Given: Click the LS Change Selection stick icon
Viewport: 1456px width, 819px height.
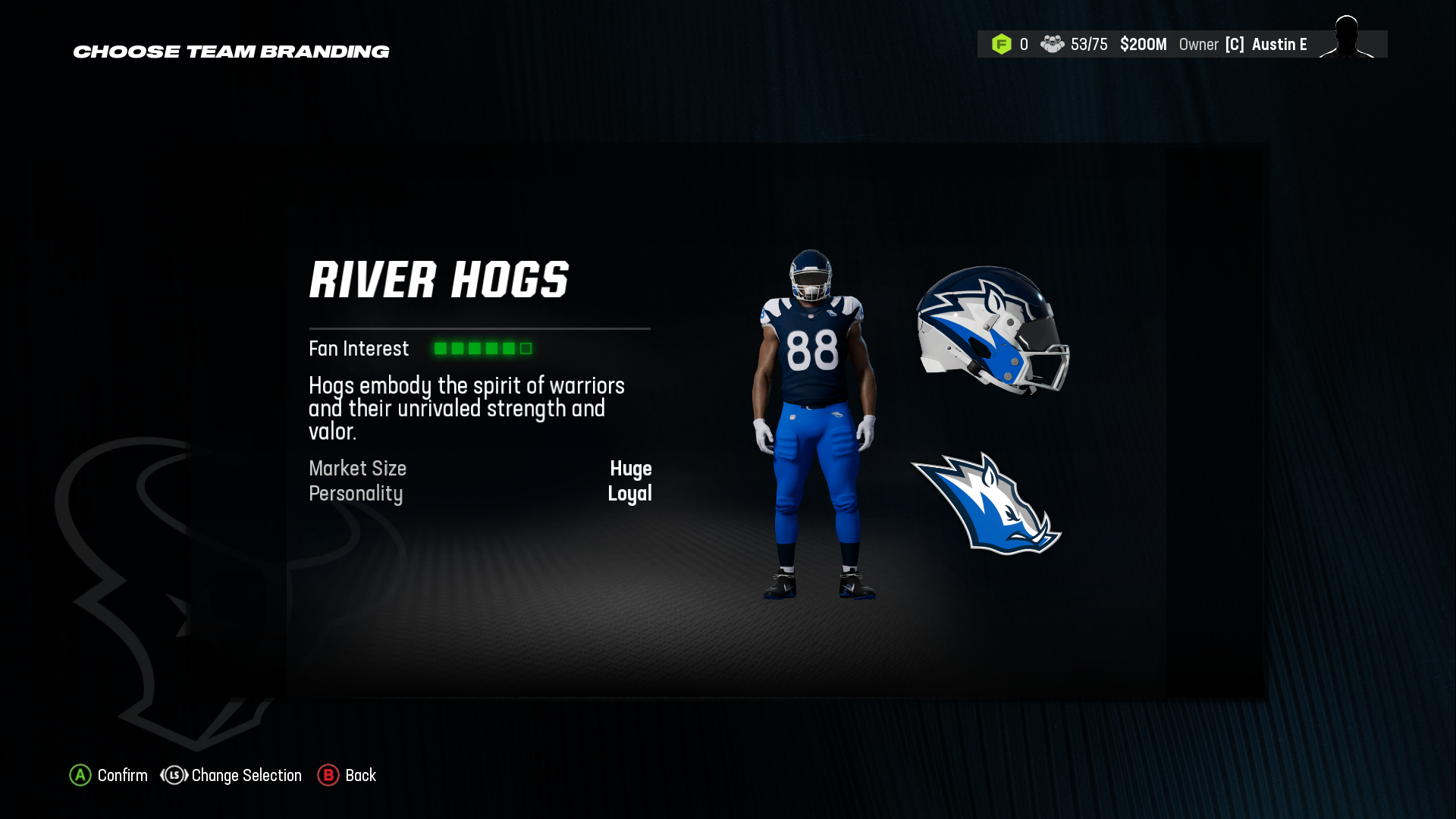Looking at the screenshot, I should pyautogui.click(x=173, y=776).
